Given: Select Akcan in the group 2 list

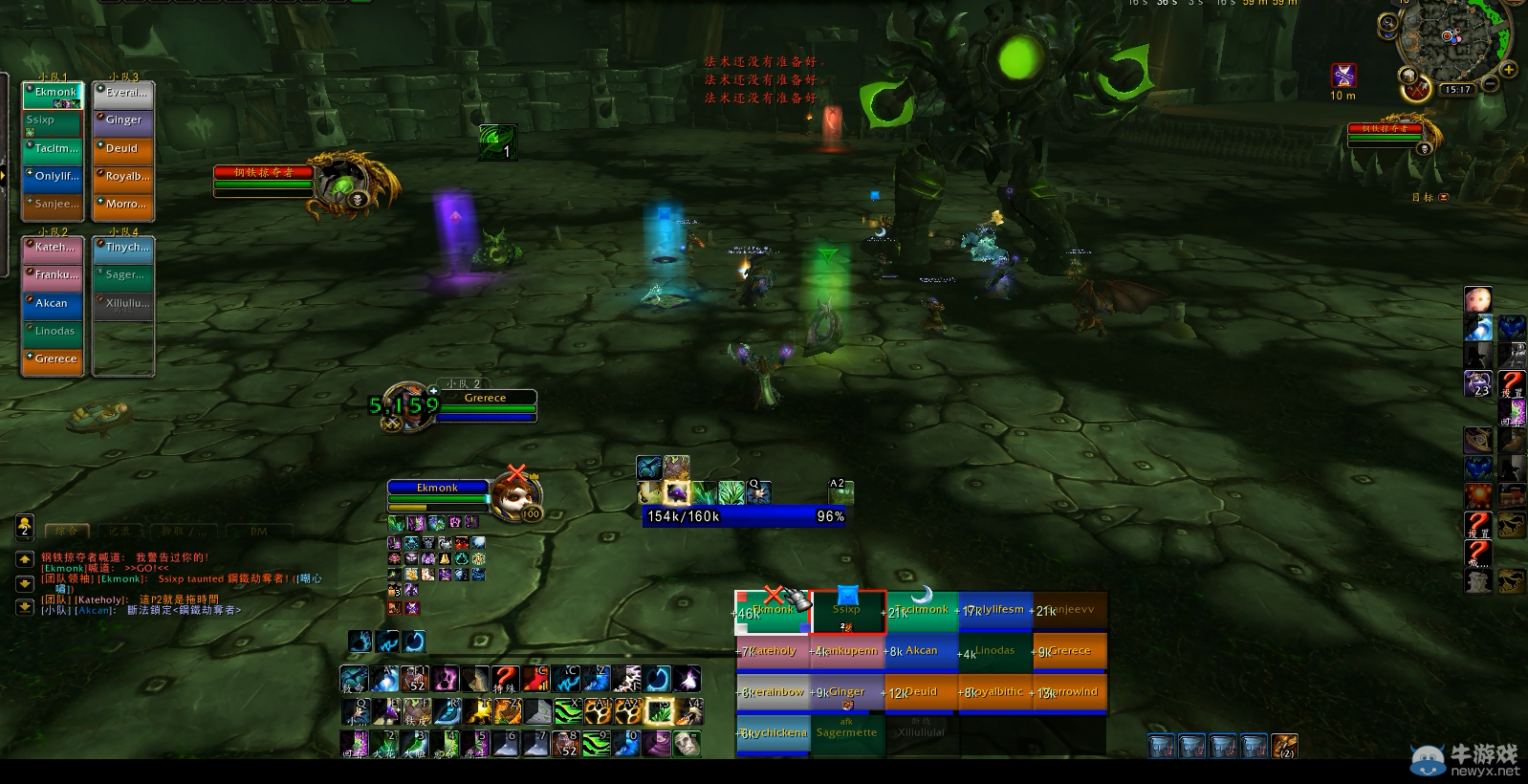Looking at the screenshot, I should click(53, 303).
